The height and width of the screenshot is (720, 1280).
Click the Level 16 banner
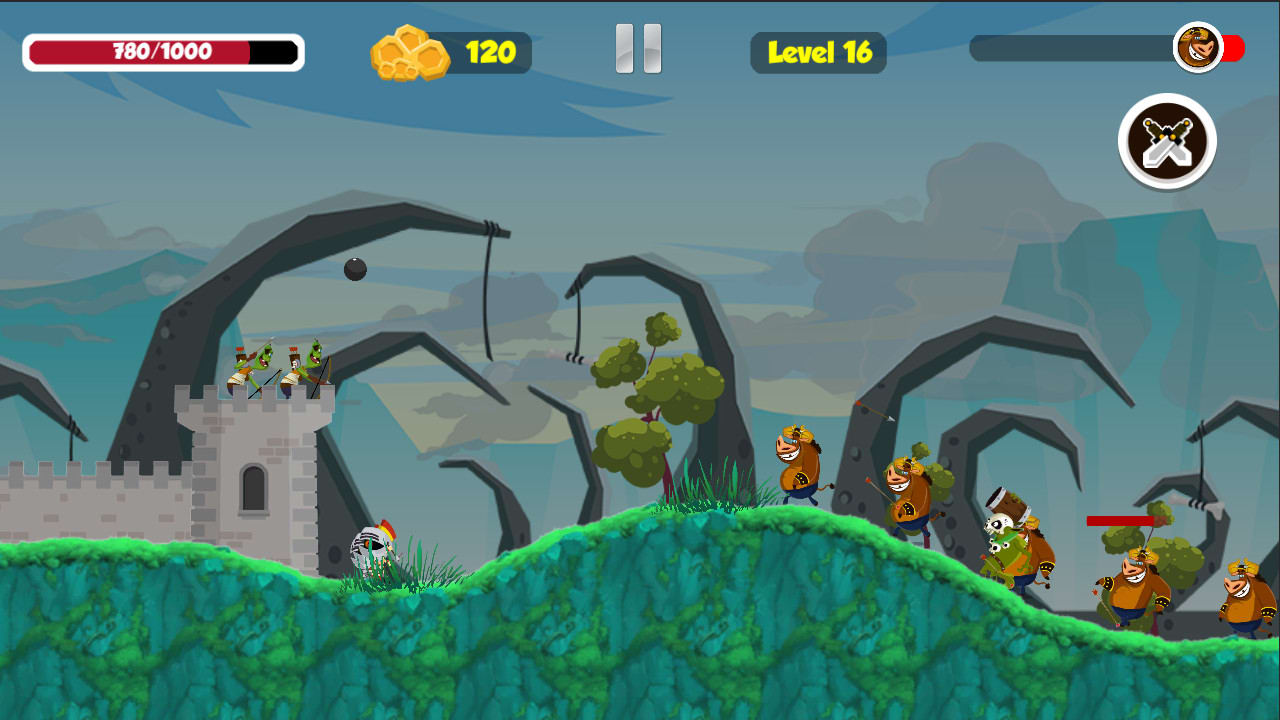point(818,53)
